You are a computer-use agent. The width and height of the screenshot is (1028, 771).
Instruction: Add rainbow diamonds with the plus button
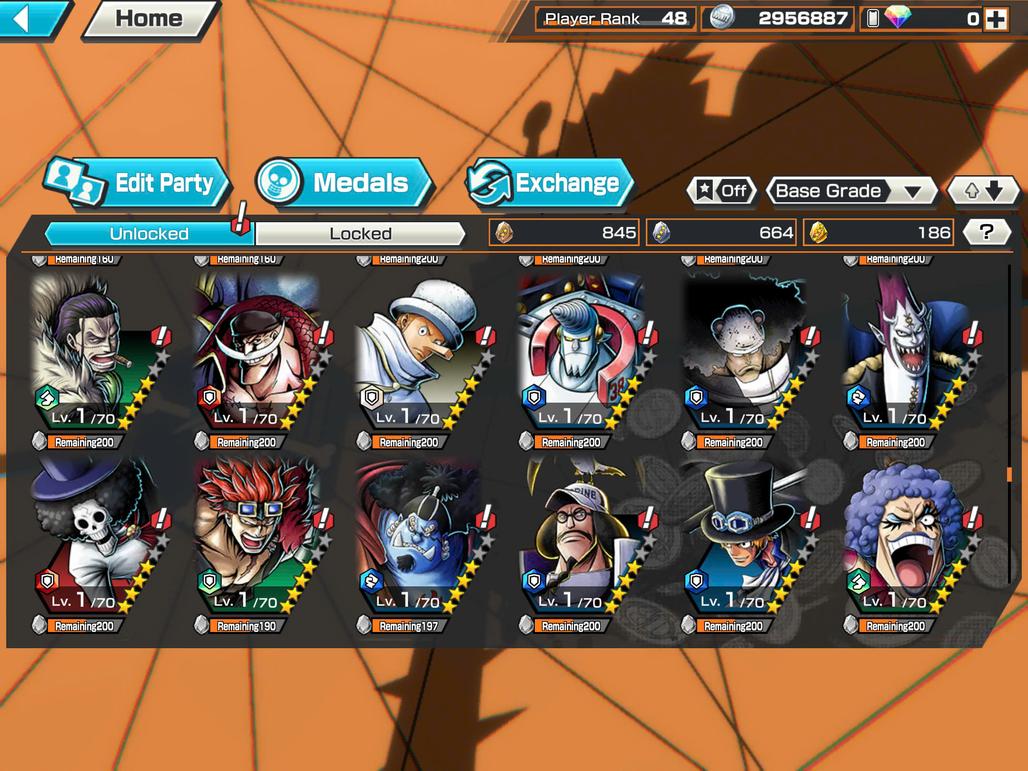click(x=995, y=18)
